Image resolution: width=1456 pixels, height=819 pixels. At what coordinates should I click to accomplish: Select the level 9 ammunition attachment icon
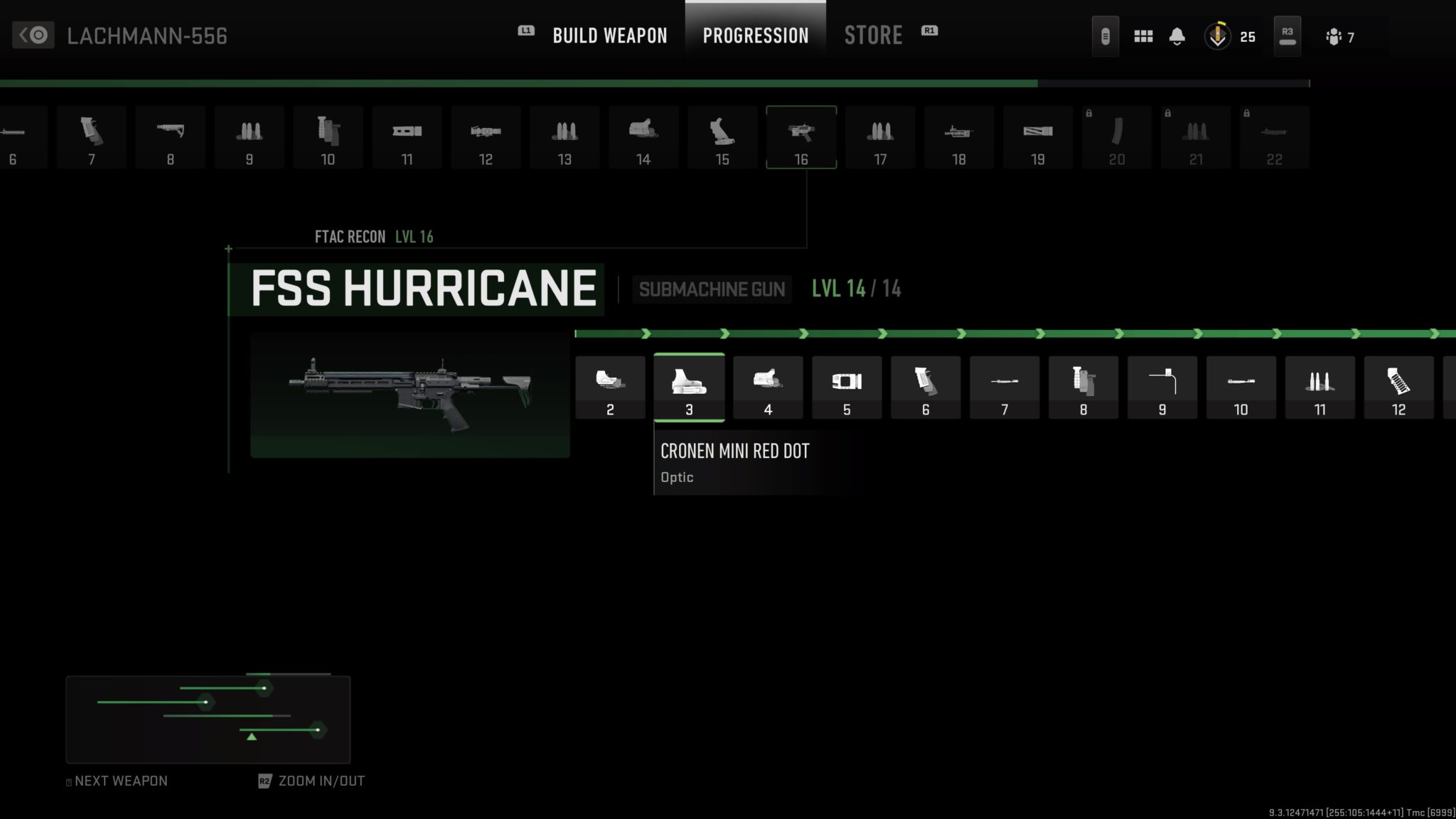[1163, 387]
